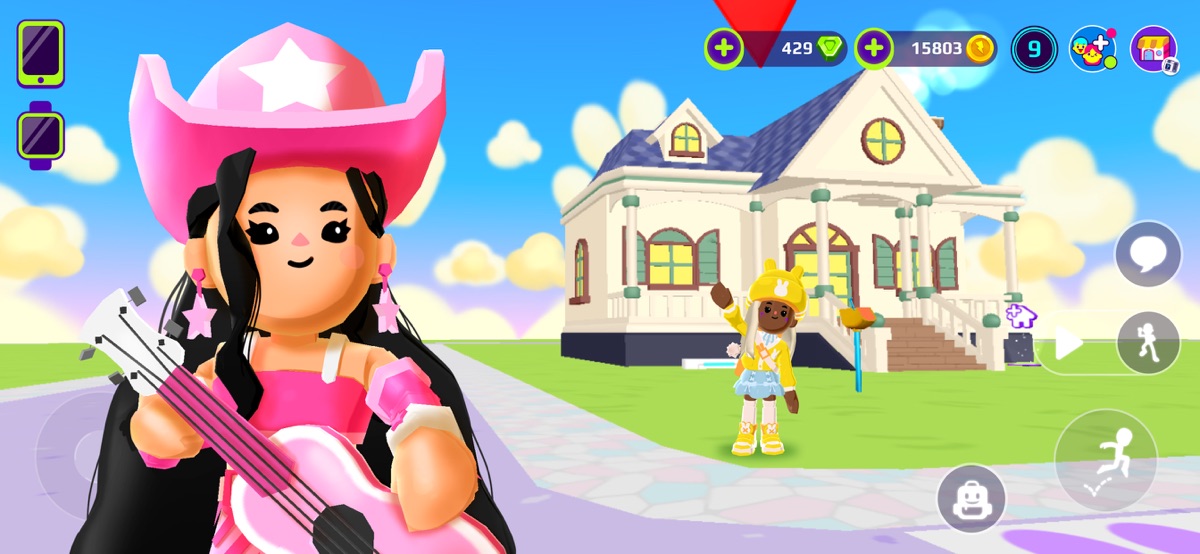Tap the level 9 badge
1200x554 pixels.
(x=1033, y=48)
